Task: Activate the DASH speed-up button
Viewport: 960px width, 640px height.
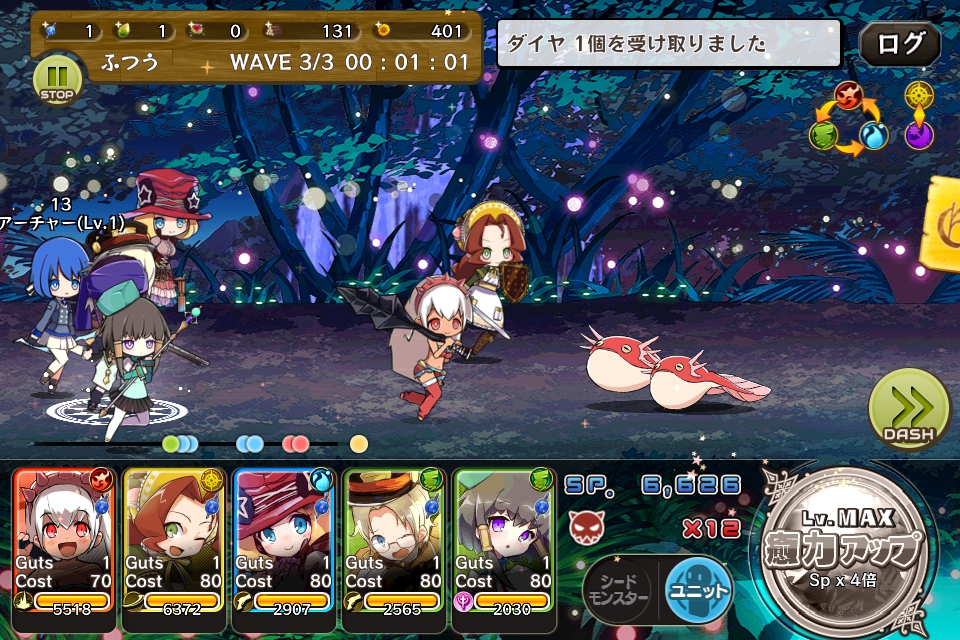Action: pos(908,411)
